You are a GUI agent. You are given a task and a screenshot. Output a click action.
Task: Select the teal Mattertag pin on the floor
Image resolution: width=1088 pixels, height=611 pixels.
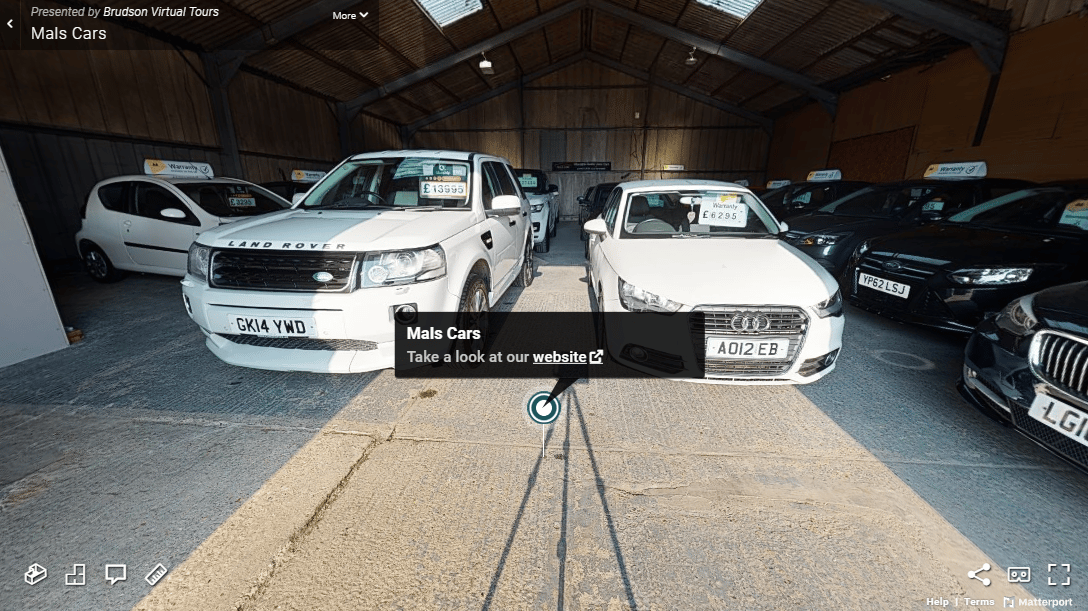tap(544, 408)
